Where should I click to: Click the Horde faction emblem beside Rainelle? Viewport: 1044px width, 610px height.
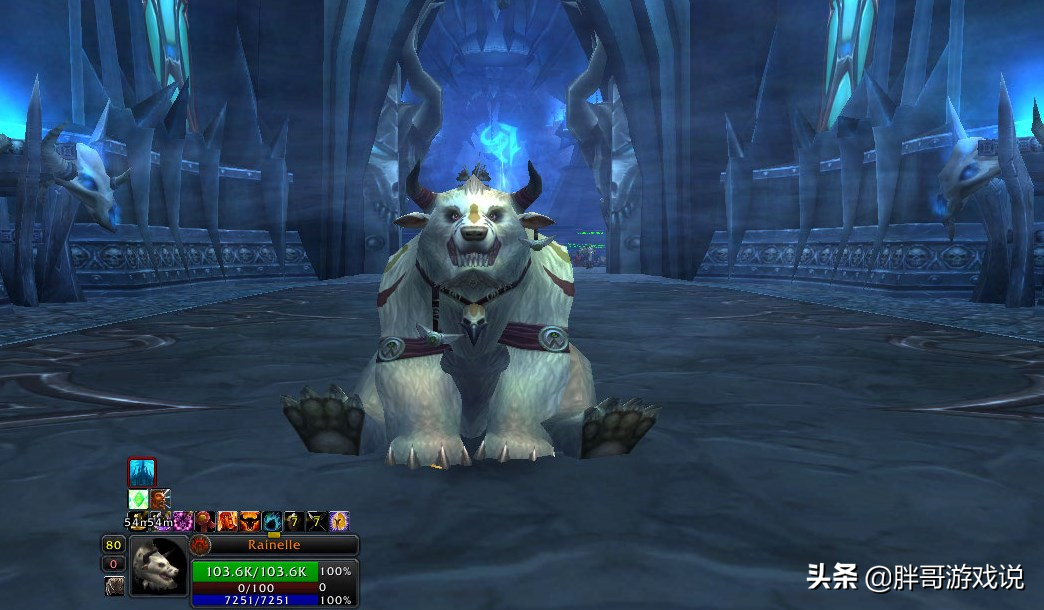pos(200,545)
